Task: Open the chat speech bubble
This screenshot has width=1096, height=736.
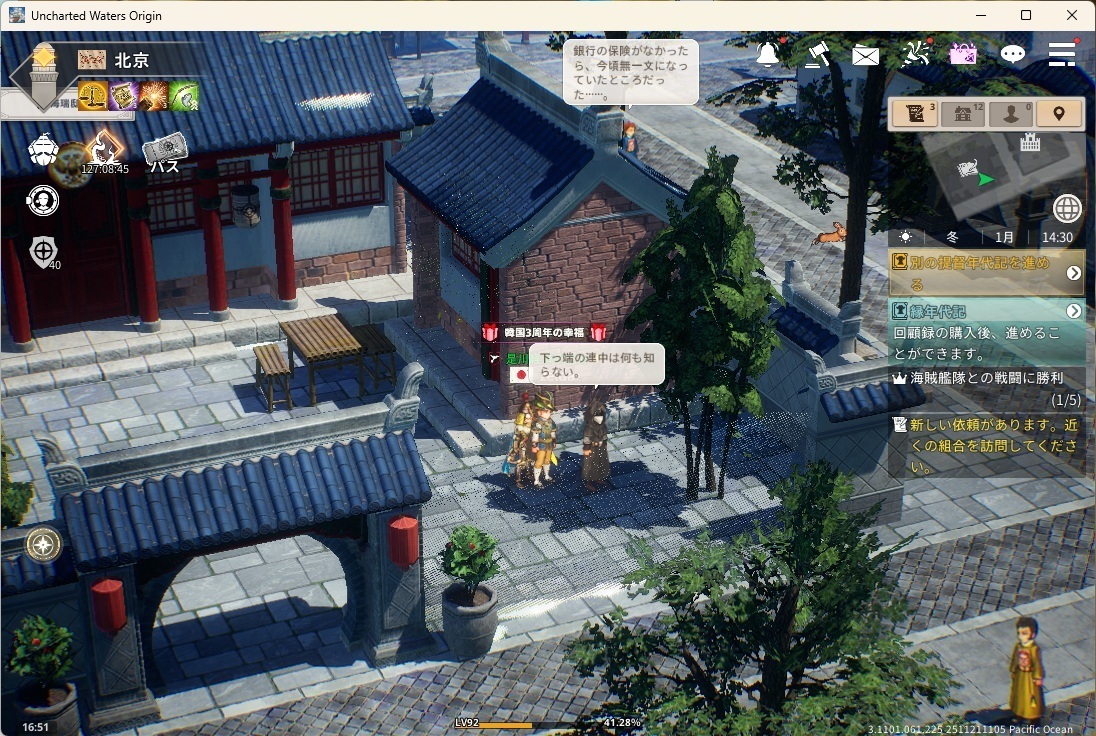Action: tap(1013, 54)
